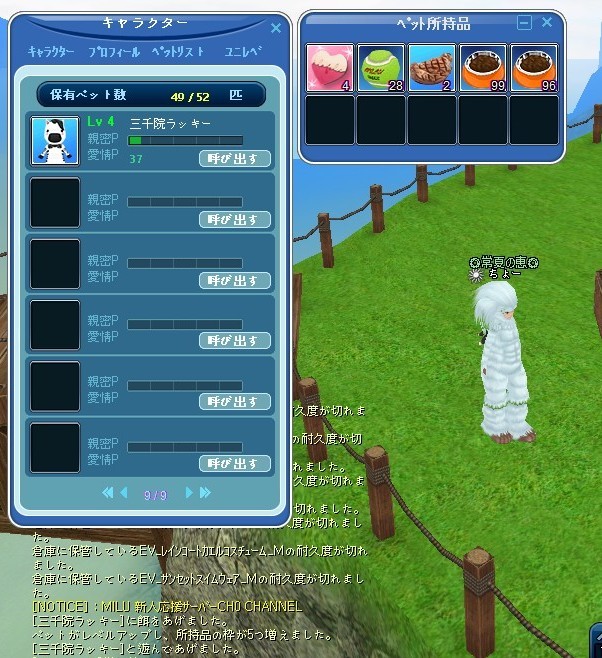Select the ペットリスト tab
Screen dimensions: 602x658
(178, 50)
